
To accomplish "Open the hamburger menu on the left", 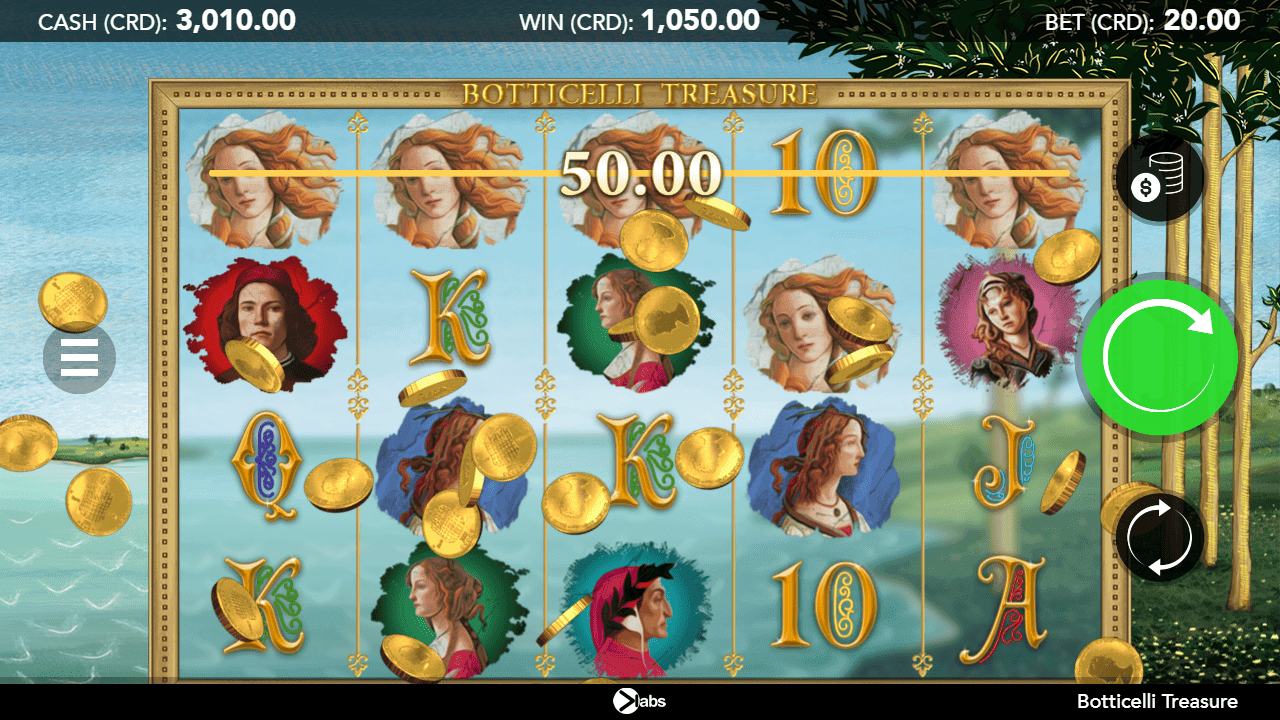I will tap(79, 356).
